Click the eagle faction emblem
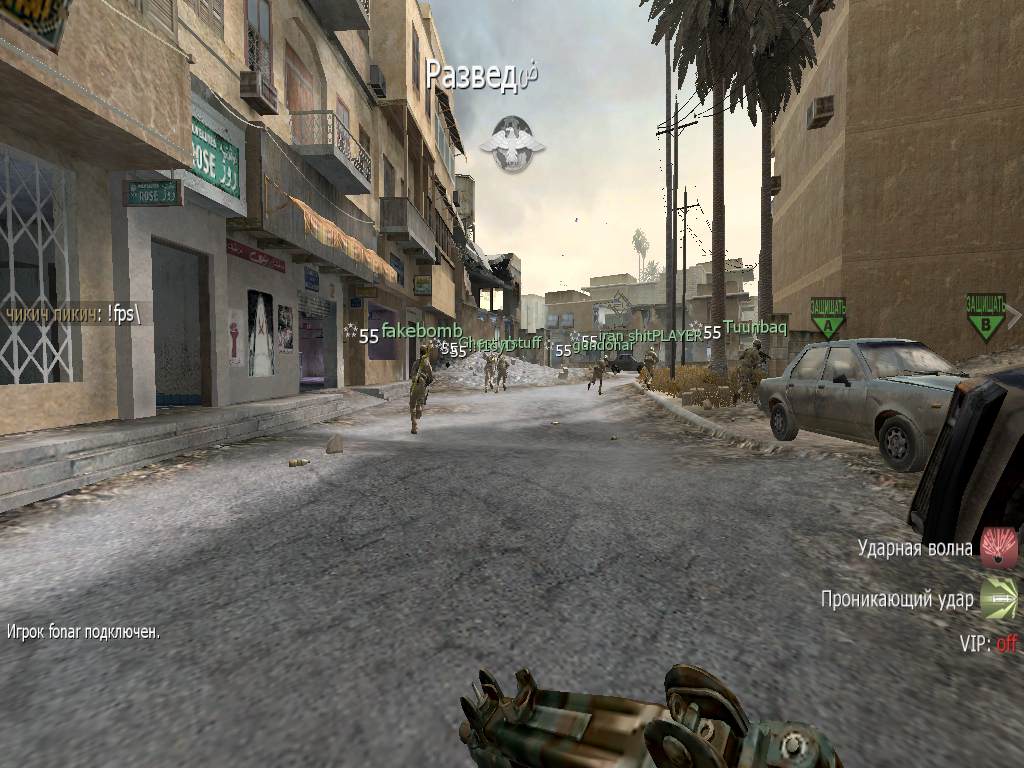Viewport: 1024px width, 768px height. [512, 143]
